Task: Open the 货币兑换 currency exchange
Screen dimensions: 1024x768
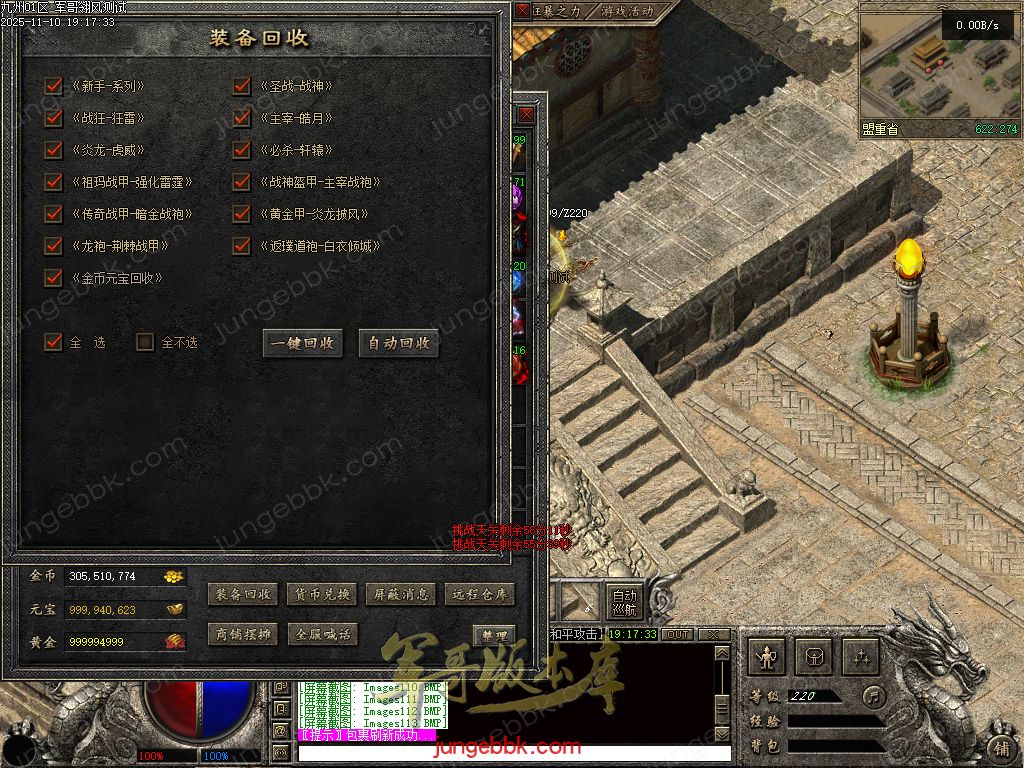Action: [x=321, y=594]
